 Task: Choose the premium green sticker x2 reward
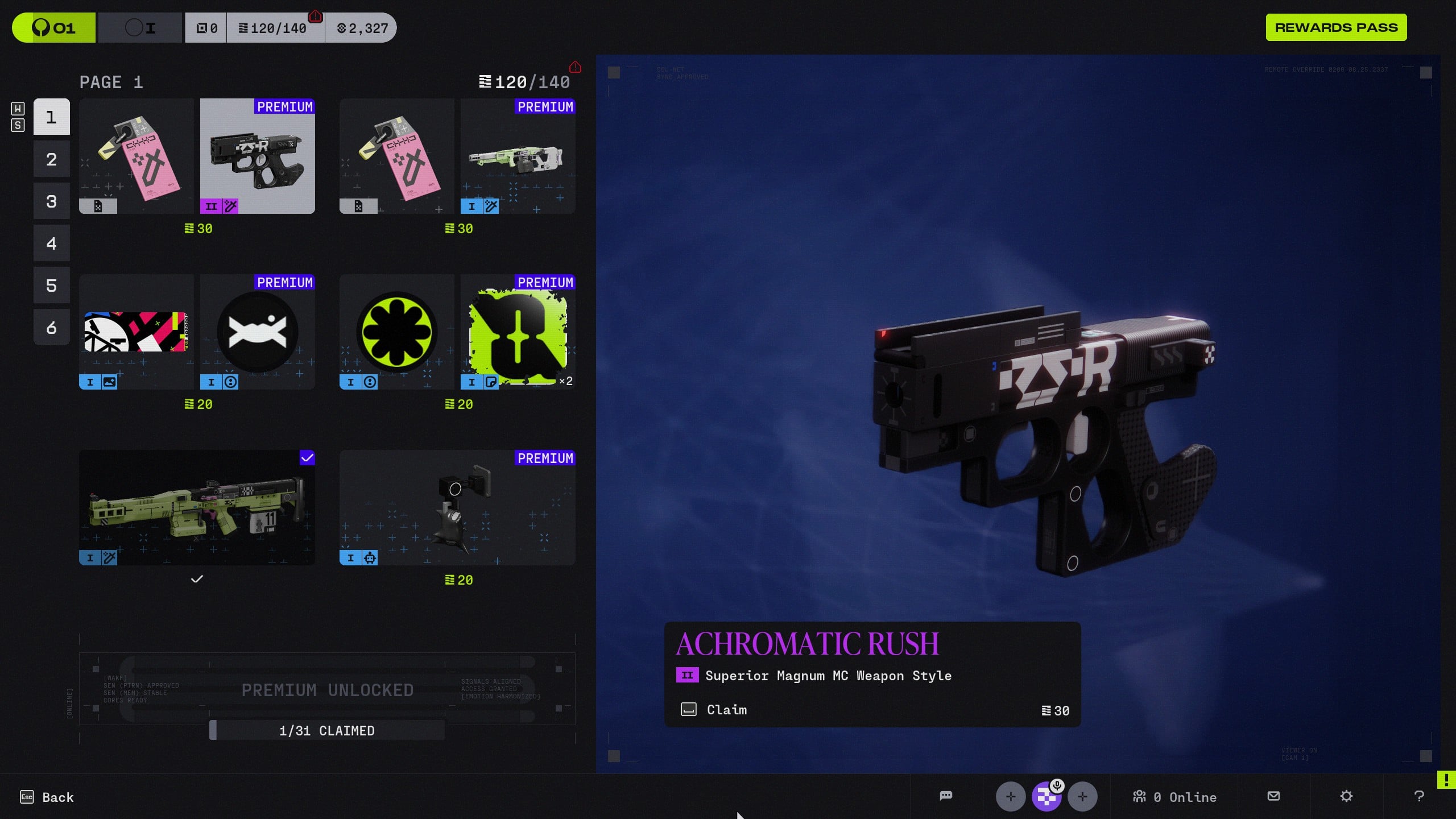point(518,332)
